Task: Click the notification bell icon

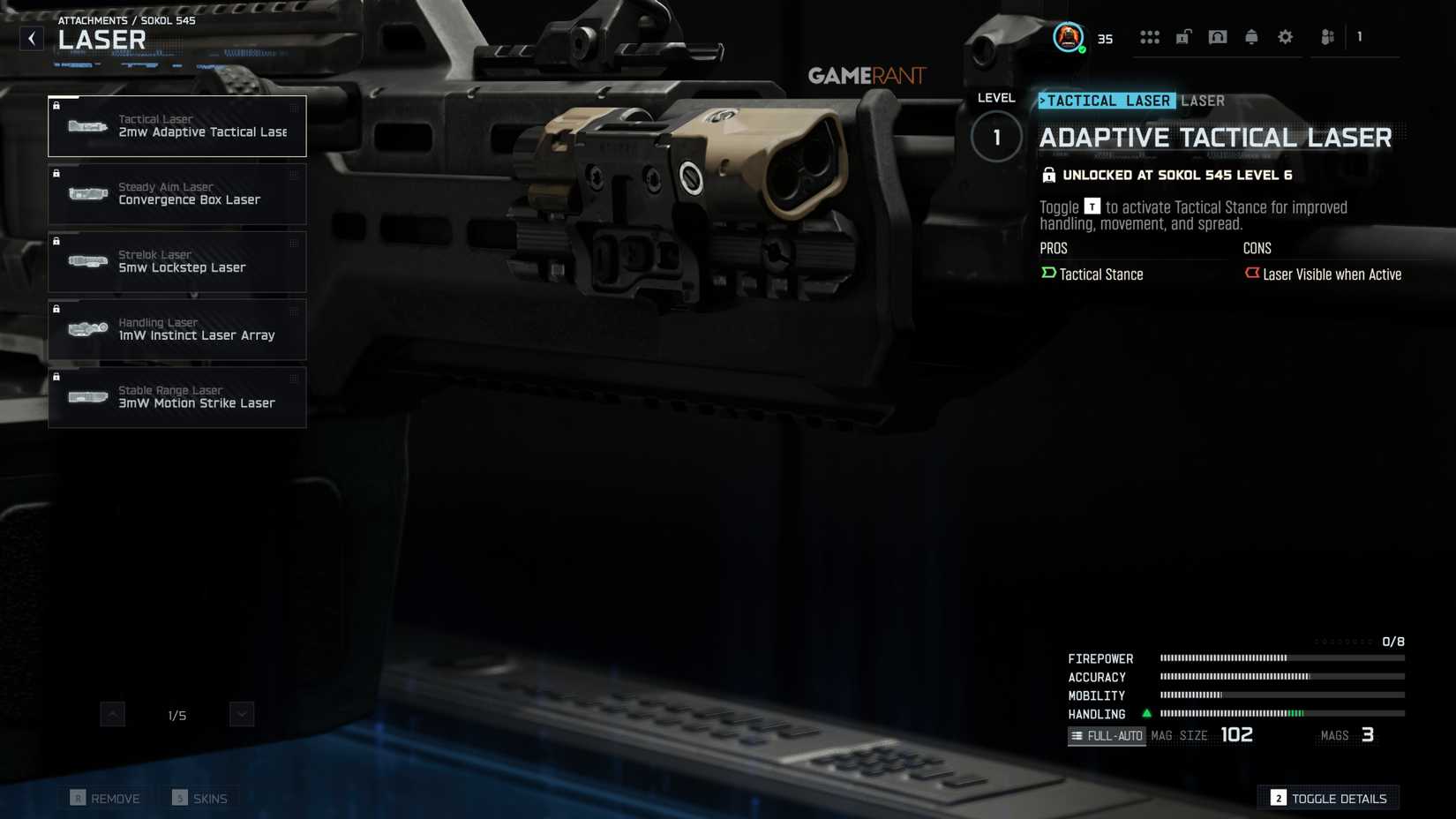Action: point(1250,37)
